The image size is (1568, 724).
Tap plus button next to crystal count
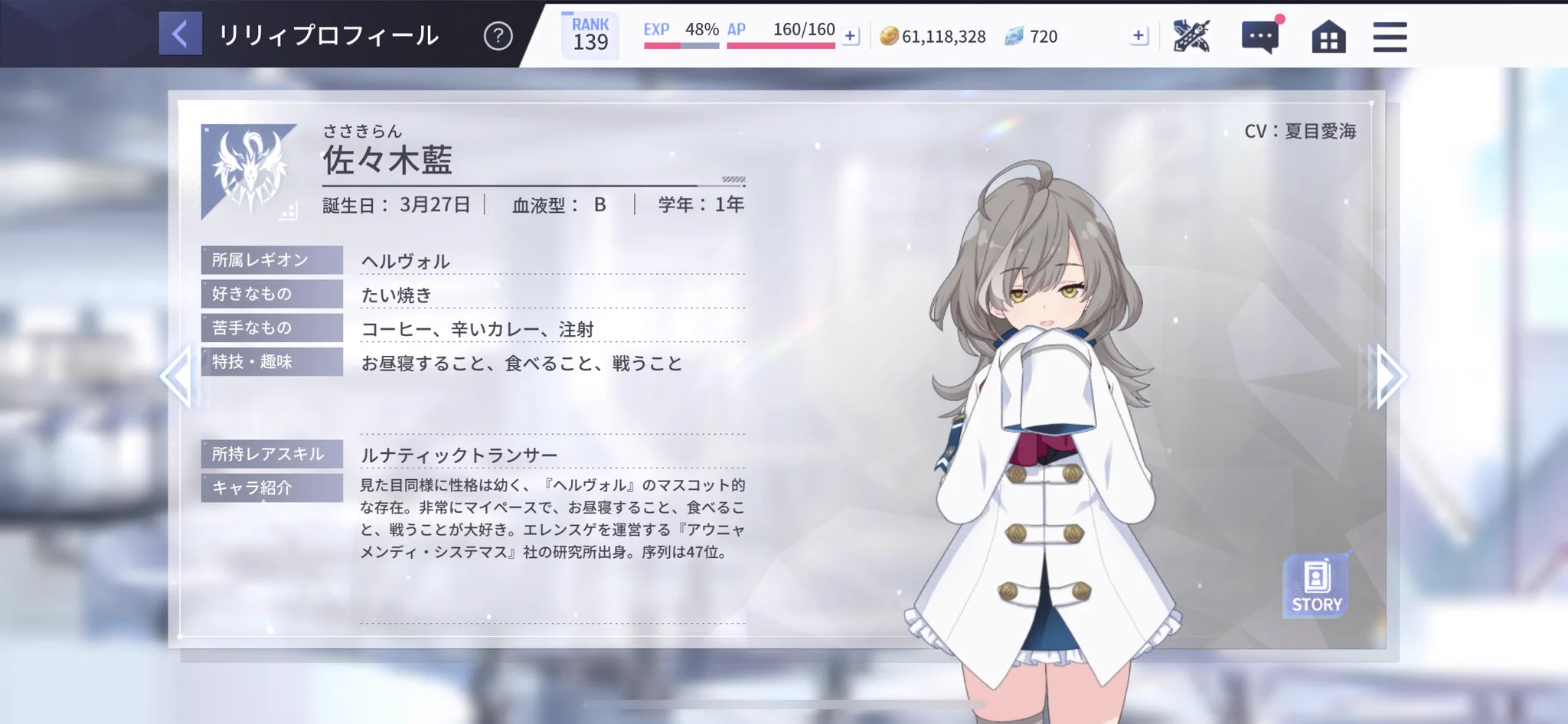[x=1138, y=35]
